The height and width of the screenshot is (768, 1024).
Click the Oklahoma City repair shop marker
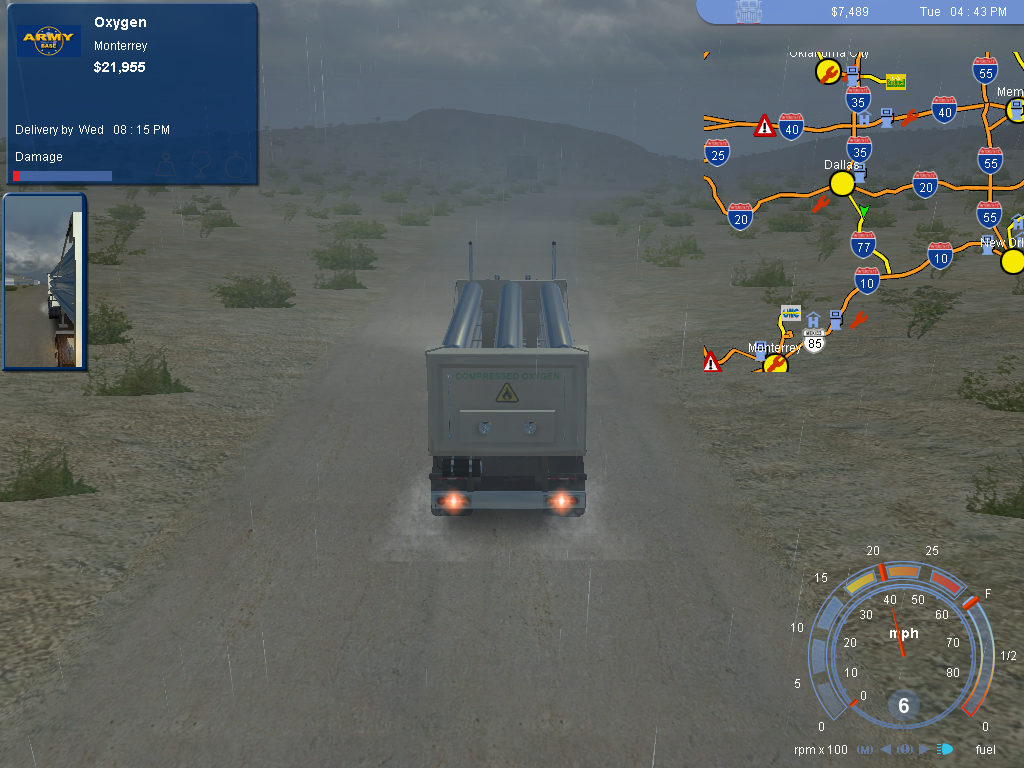tap(827, 71)
